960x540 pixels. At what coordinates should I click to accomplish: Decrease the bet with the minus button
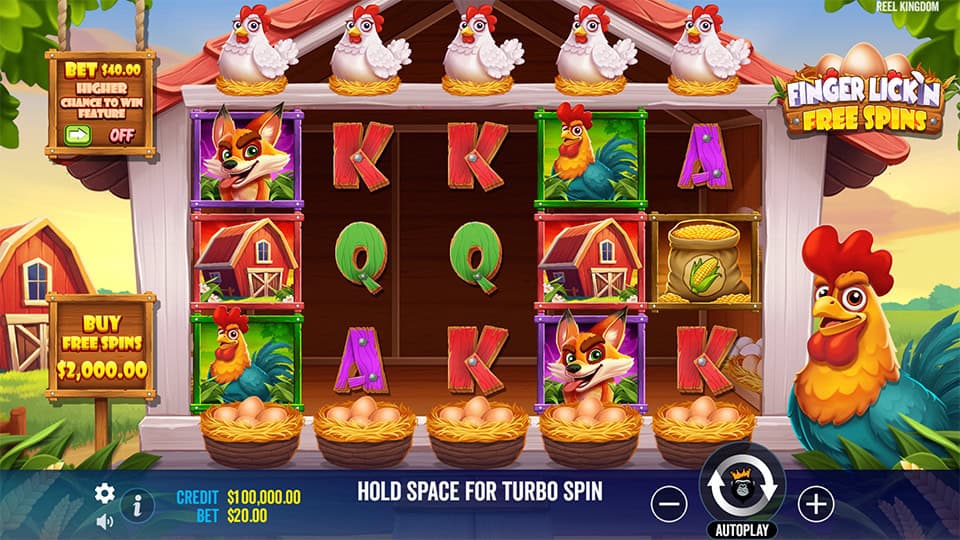pos(669,503)
